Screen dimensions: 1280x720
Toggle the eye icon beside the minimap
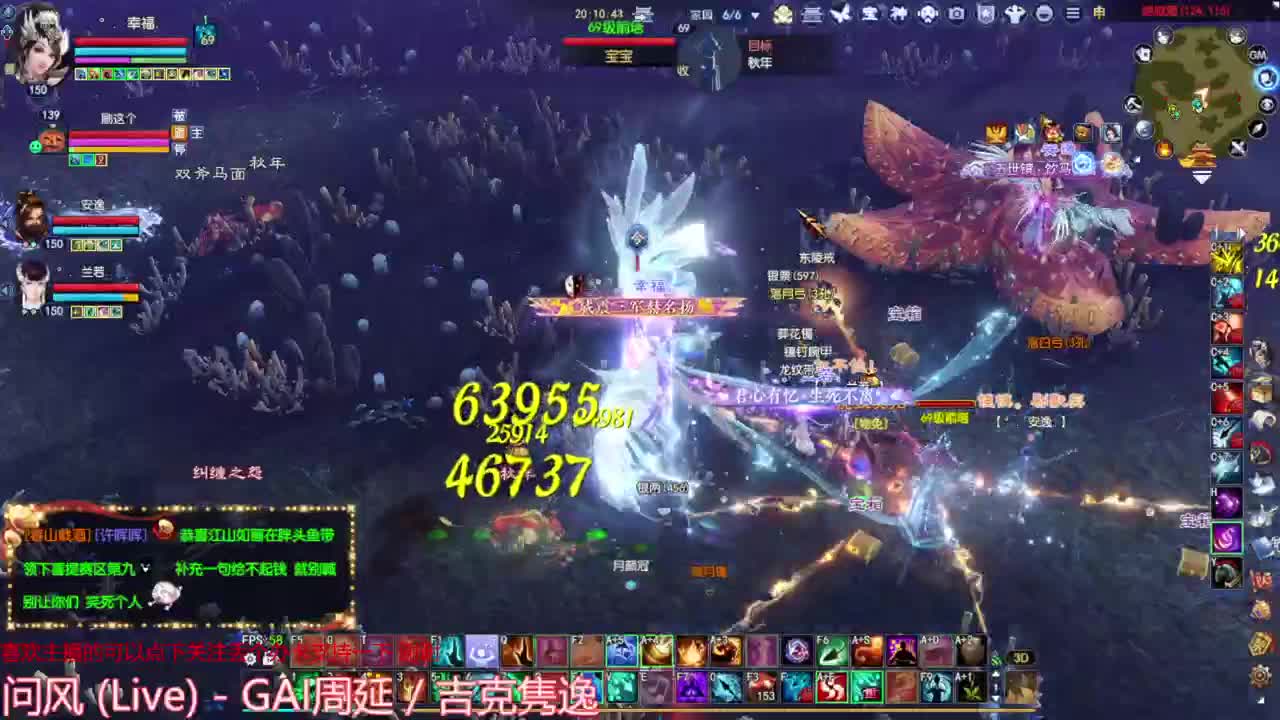point(1266,105)
